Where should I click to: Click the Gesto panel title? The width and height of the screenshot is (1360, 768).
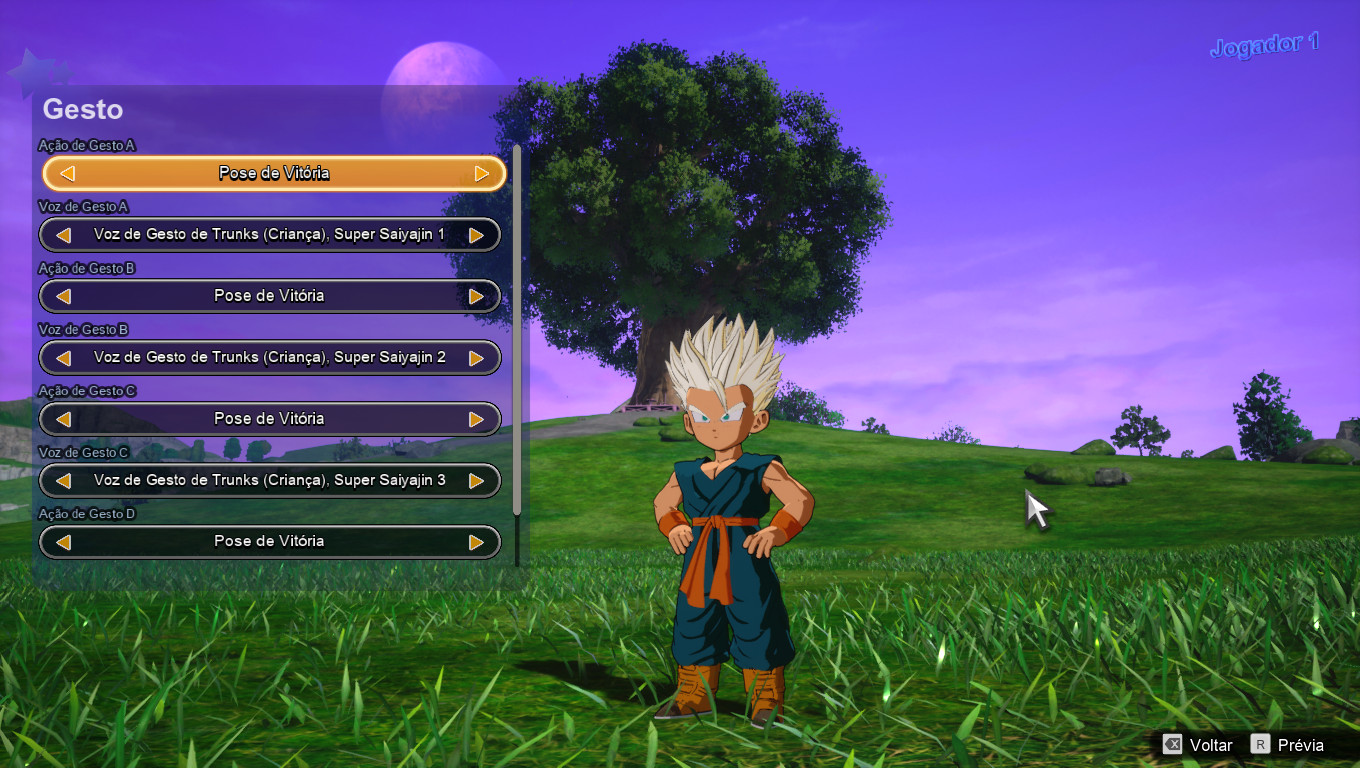82,110
